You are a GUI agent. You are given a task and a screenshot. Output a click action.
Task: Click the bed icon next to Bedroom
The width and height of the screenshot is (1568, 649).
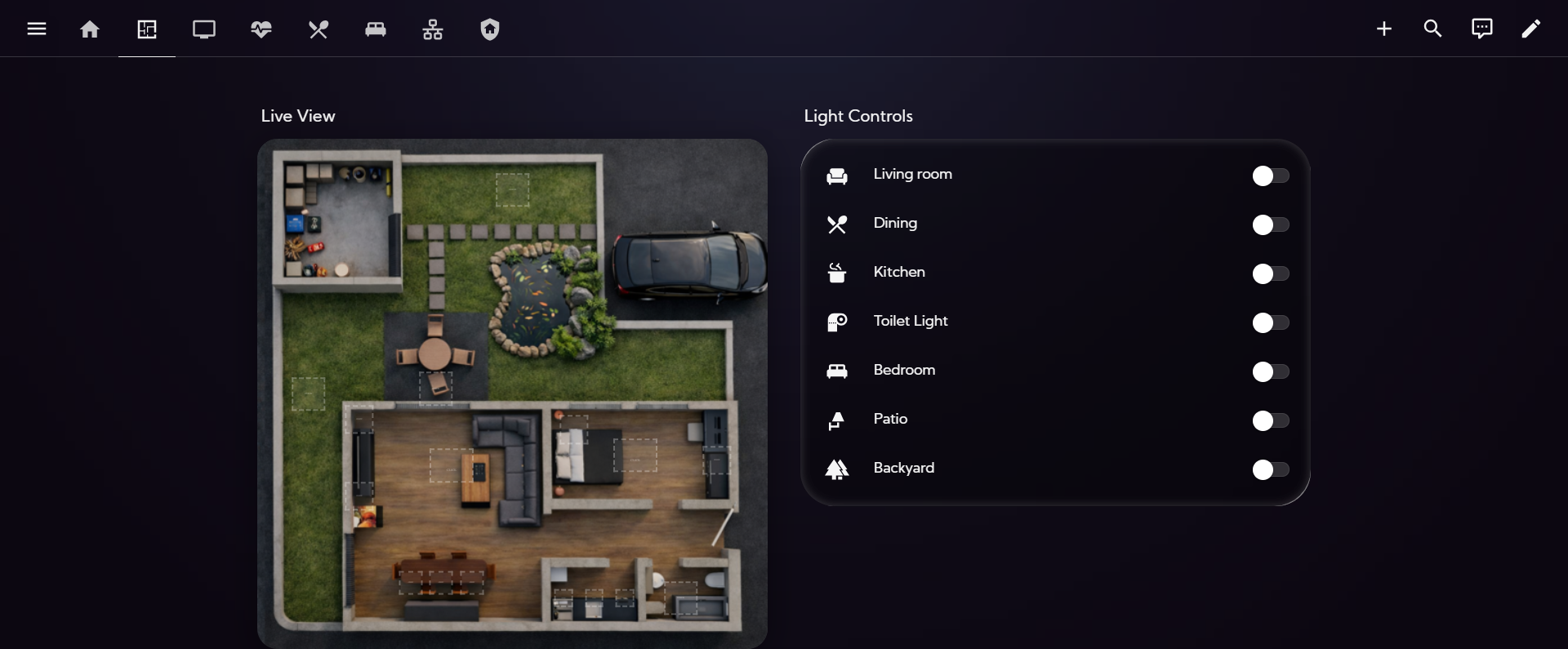point(836,371)
